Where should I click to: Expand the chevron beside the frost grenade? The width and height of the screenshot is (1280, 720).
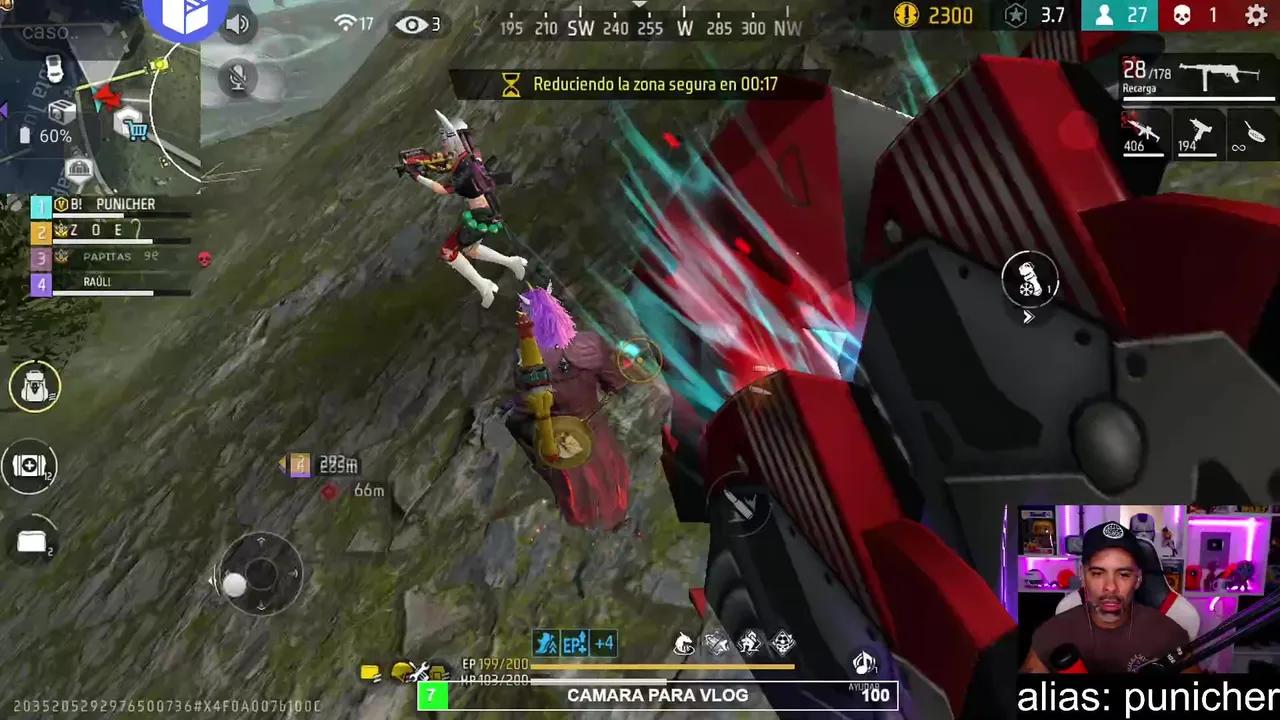1028,317
